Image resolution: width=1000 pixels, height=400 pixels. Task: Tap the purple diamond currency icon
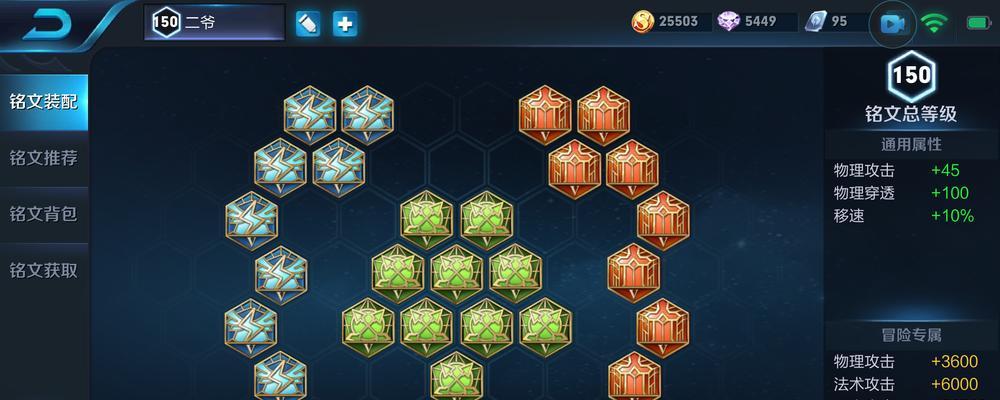coord(729,22)
